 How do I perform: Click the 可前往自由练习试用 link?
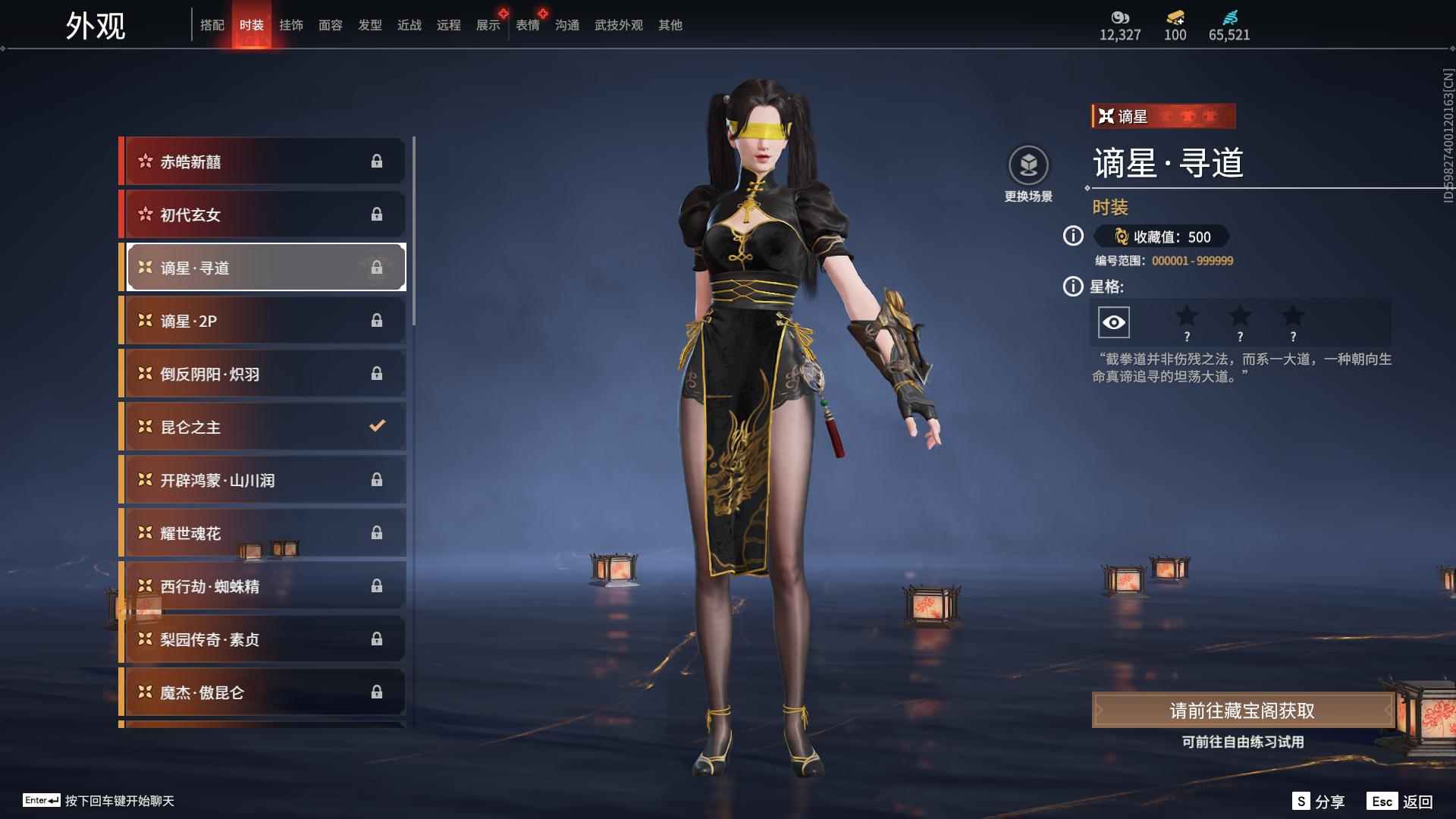pyautogui.click(x=1244, y=743)
